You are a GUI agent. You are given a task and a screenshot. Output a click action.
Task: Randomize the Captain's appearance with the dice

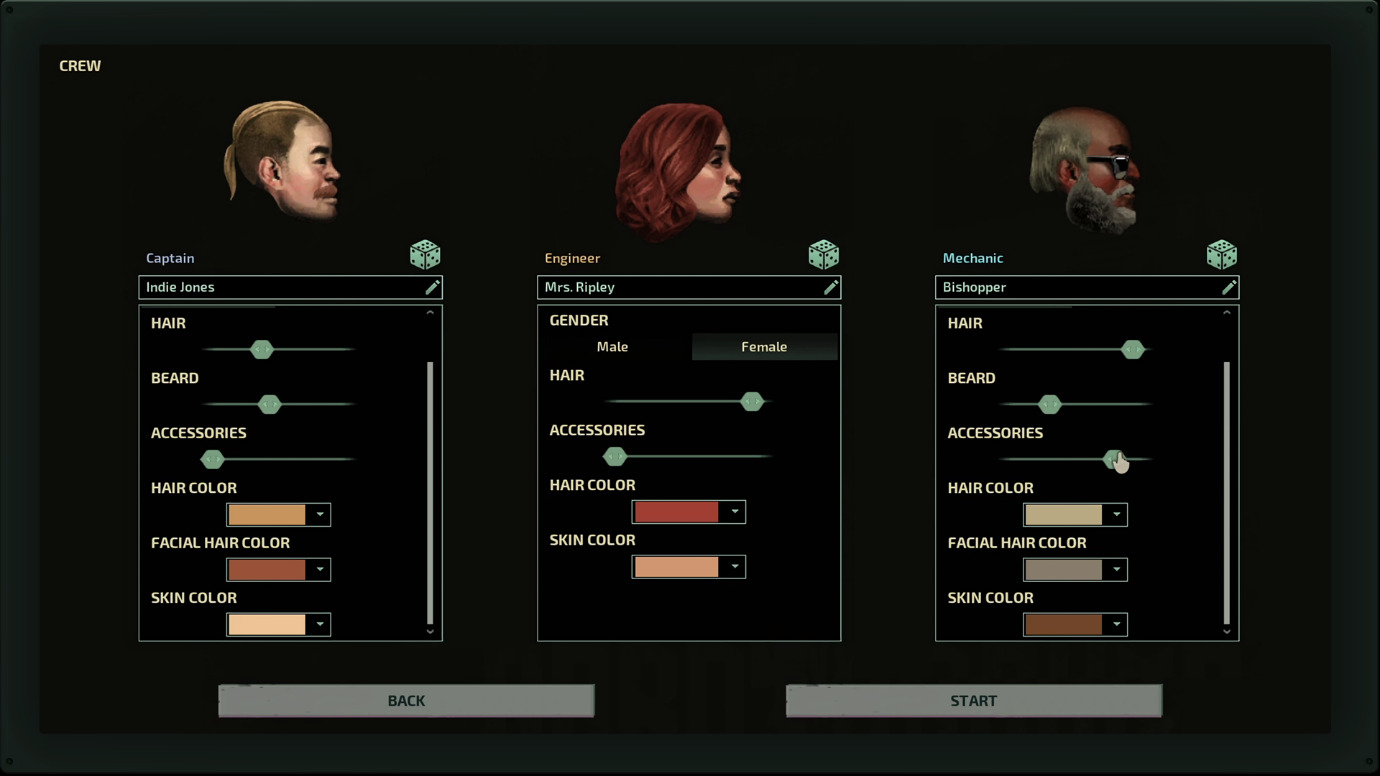click(425, 255)
